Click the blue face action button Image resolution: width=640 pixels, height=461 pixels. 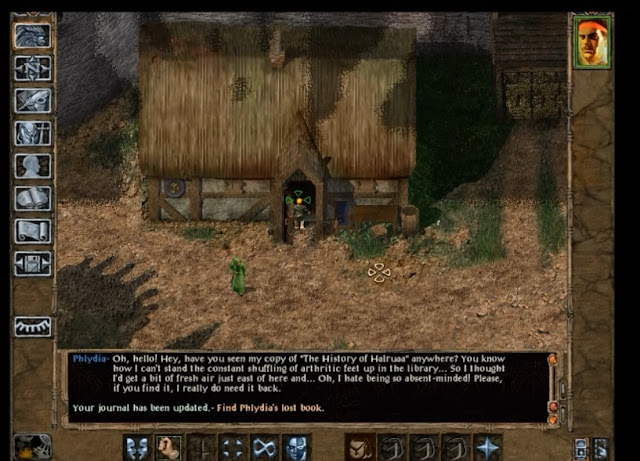coord(297,447)
